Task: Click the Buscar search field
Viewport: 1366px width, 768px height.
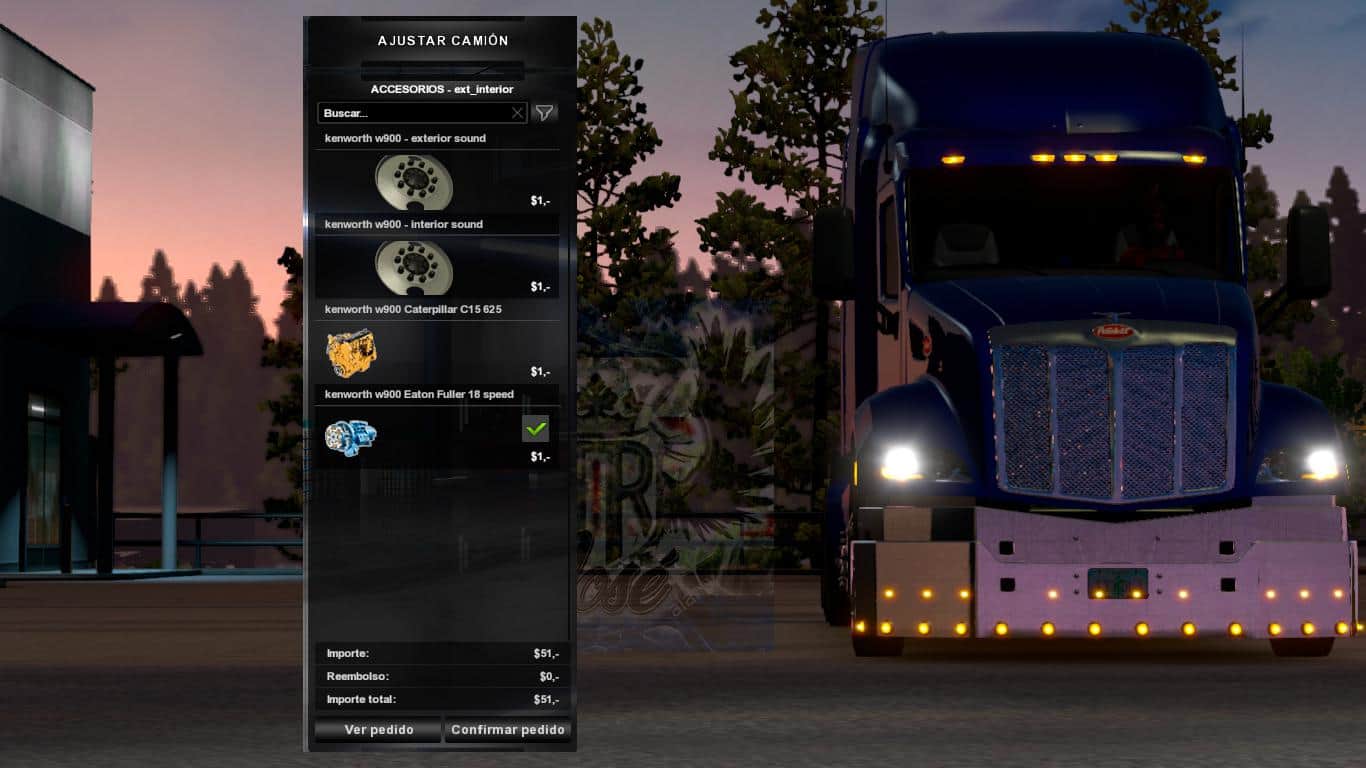Action: [415, 113]
